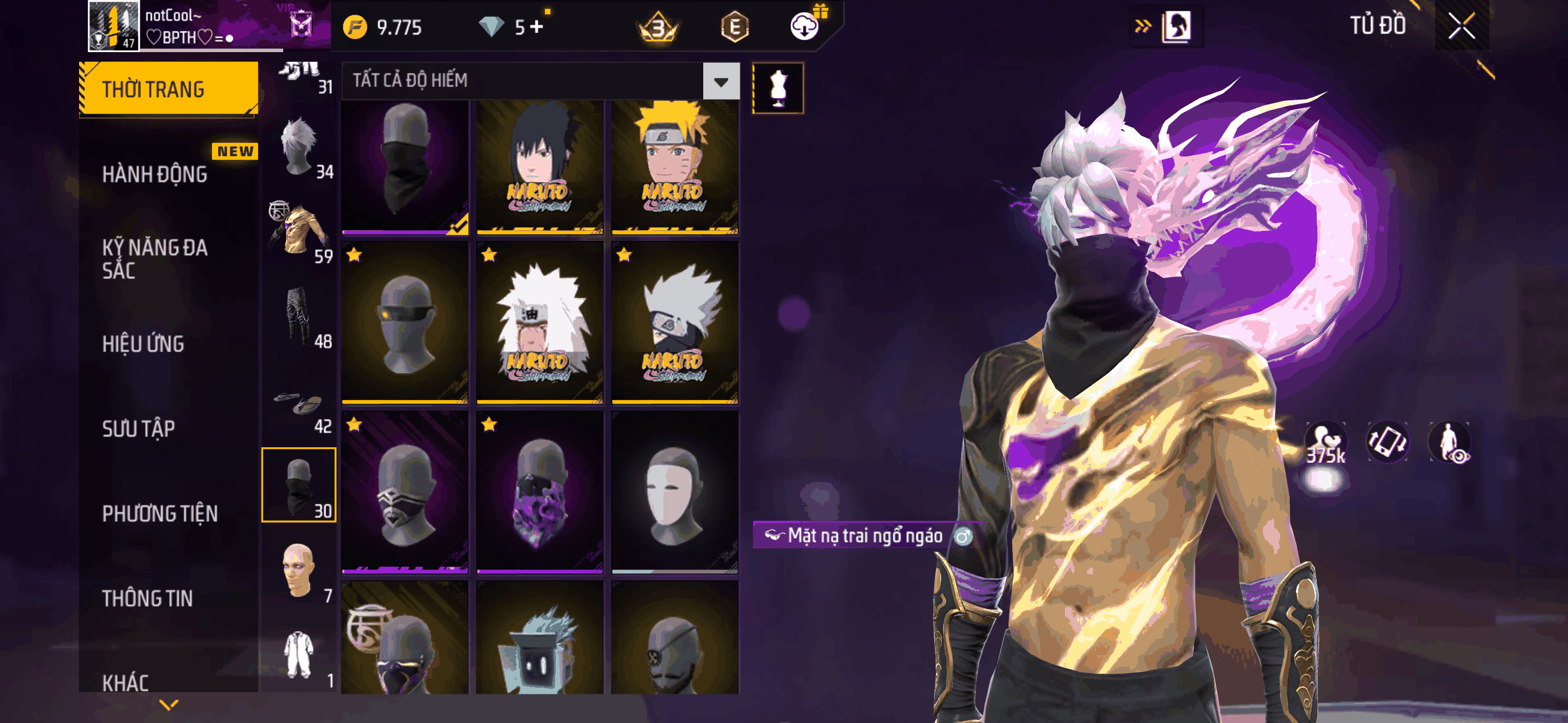Pick the Kakashi masked head item
This screenshot has width=1568, height=723.
tap(675, 323)
